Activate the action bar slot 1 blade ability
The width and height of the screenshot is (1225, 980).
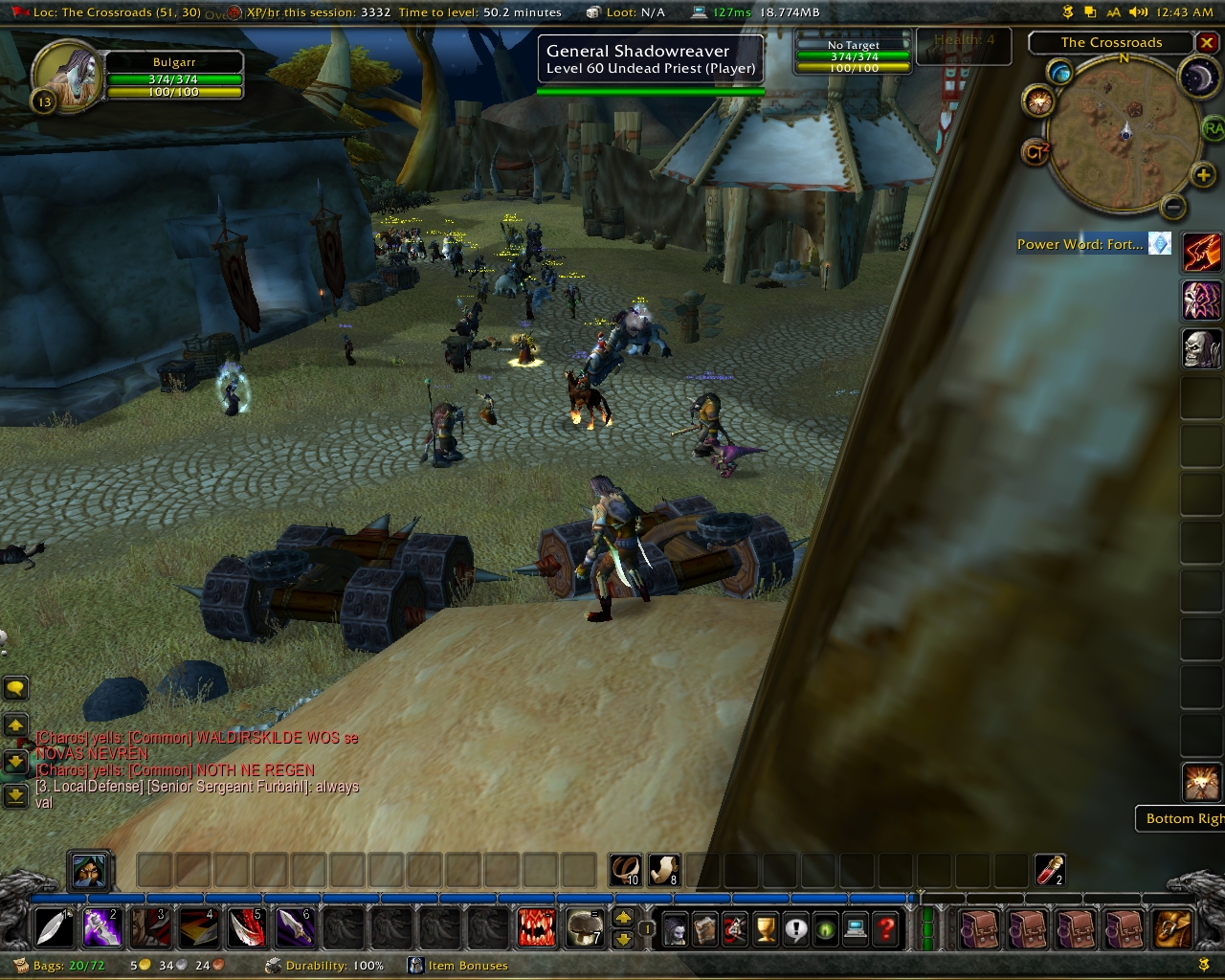tap(54, 927)
